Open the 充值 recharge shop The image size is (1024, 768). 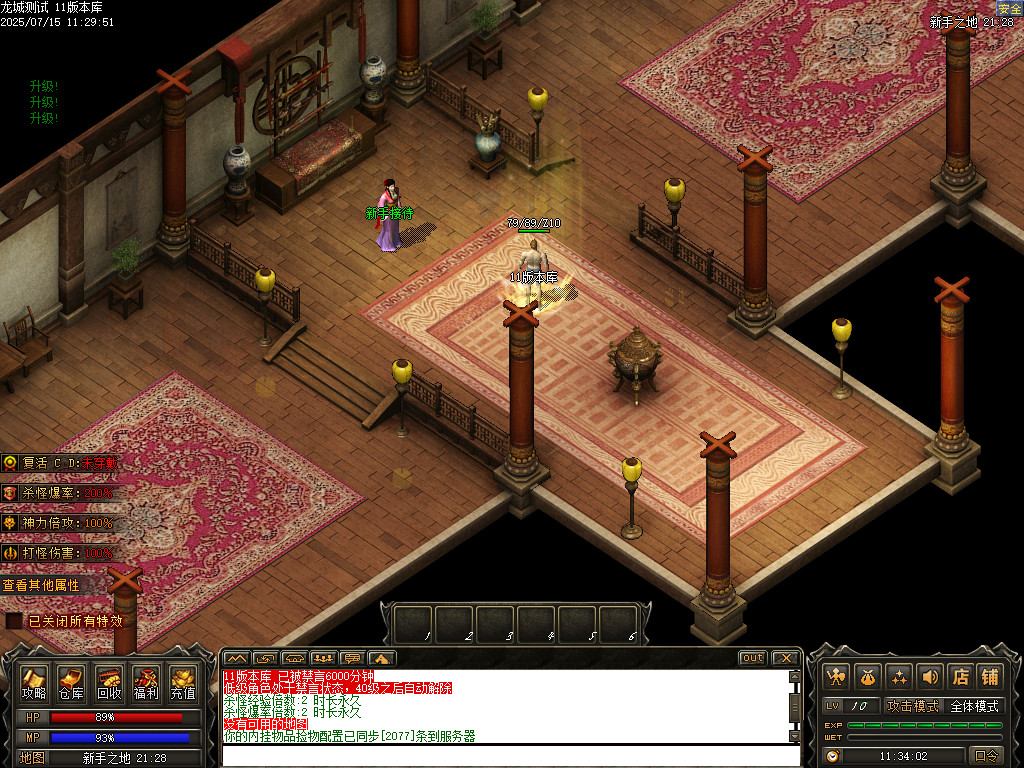(183, 682)
